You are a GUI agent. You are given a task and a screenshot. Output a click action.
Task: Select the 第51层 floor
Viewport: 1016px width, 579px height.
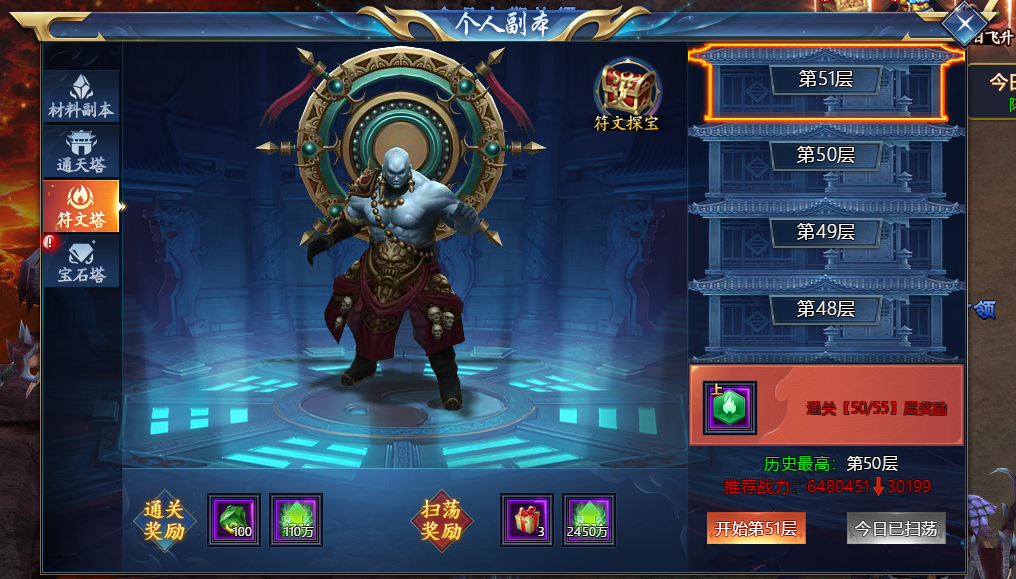coord(825,79)
